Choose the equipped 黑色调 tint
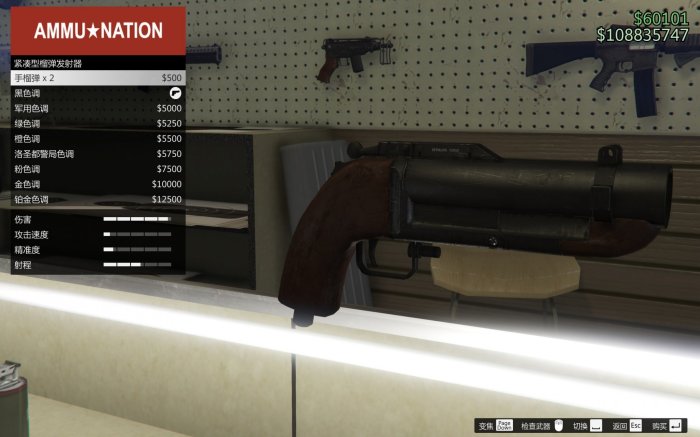Viewport: 700px width, 437px height. [97, 92]
